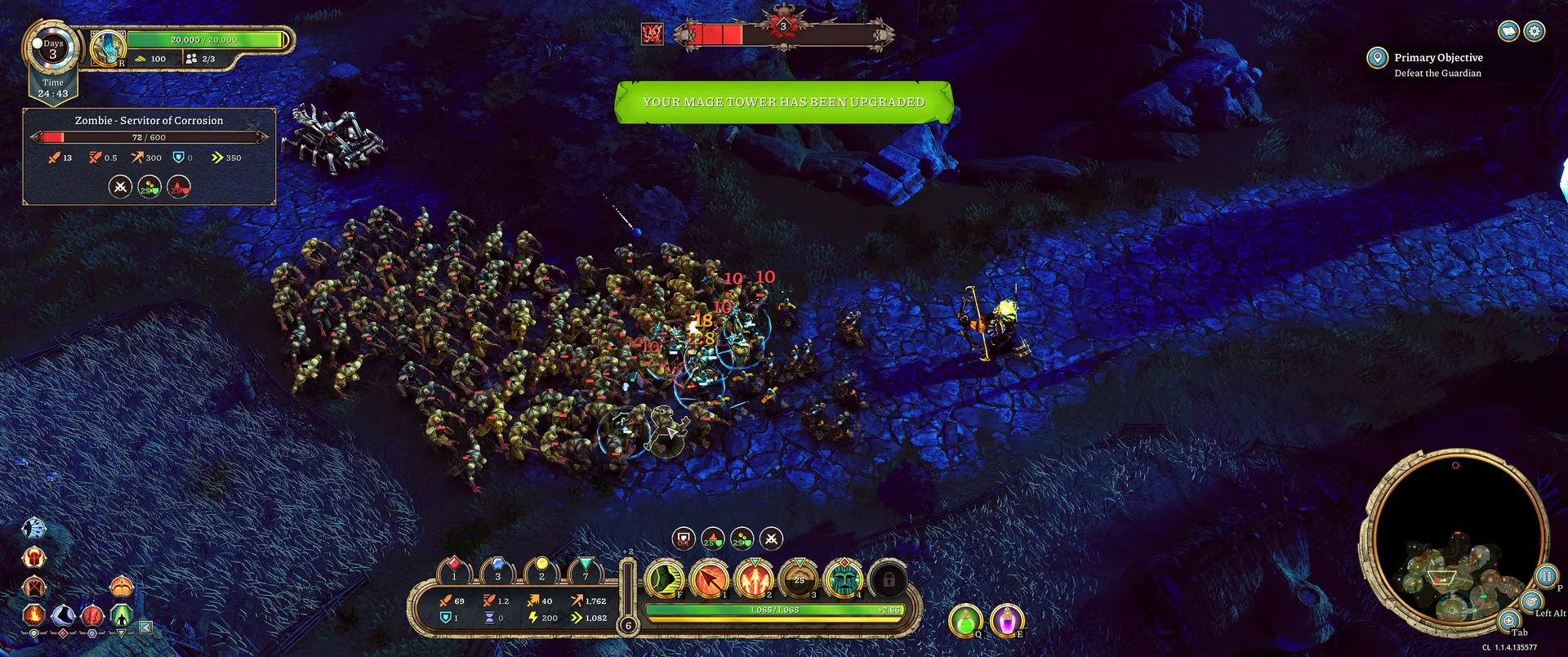This screenshot has height=657, width=1568.
Task: Click the magnifier zoom button by minimap
Action: pos(1509,620)
